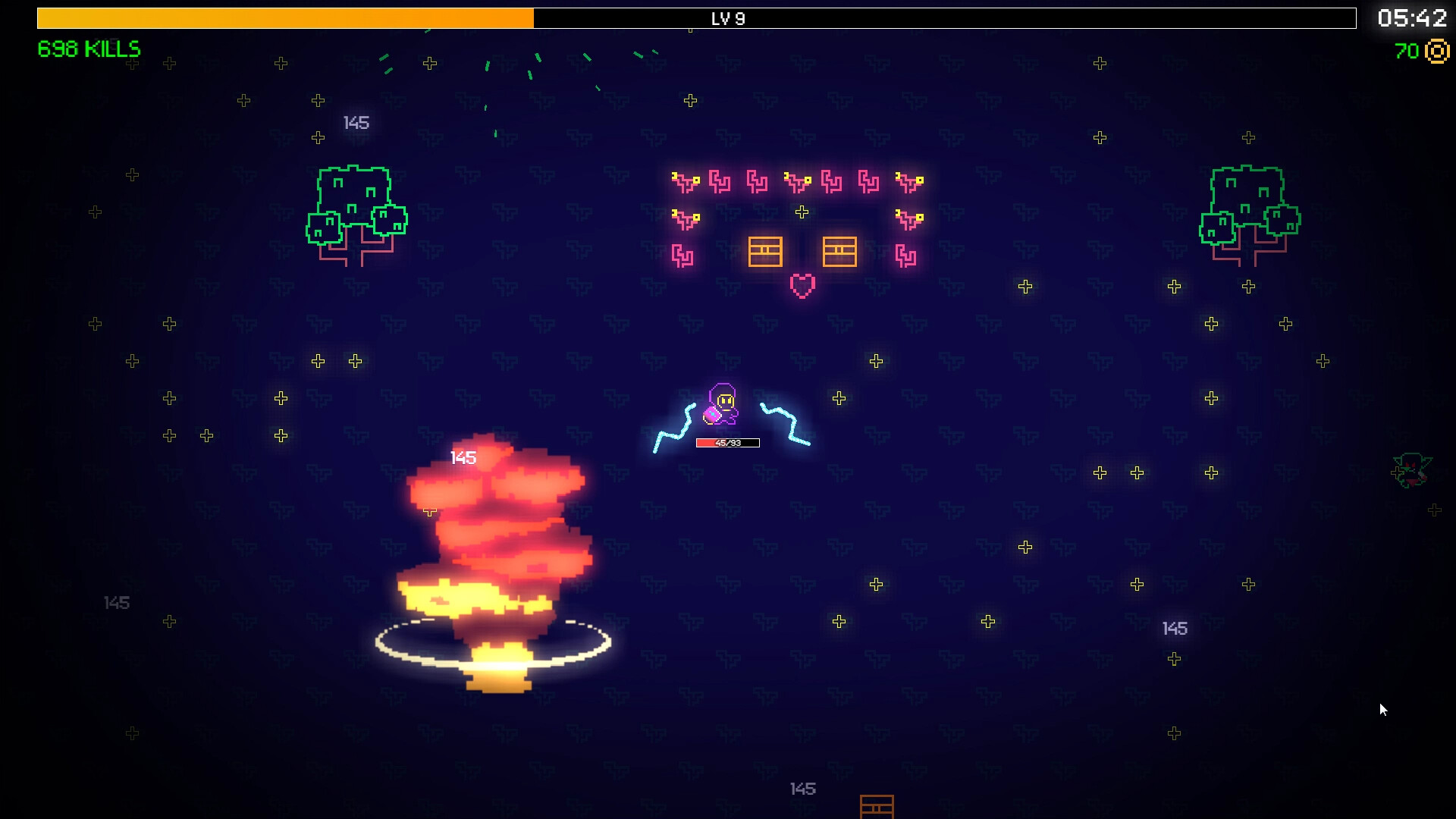Click the gold coin currency icon
Viewport: 1456px width, 819px height.
(x=1437, y=52)
